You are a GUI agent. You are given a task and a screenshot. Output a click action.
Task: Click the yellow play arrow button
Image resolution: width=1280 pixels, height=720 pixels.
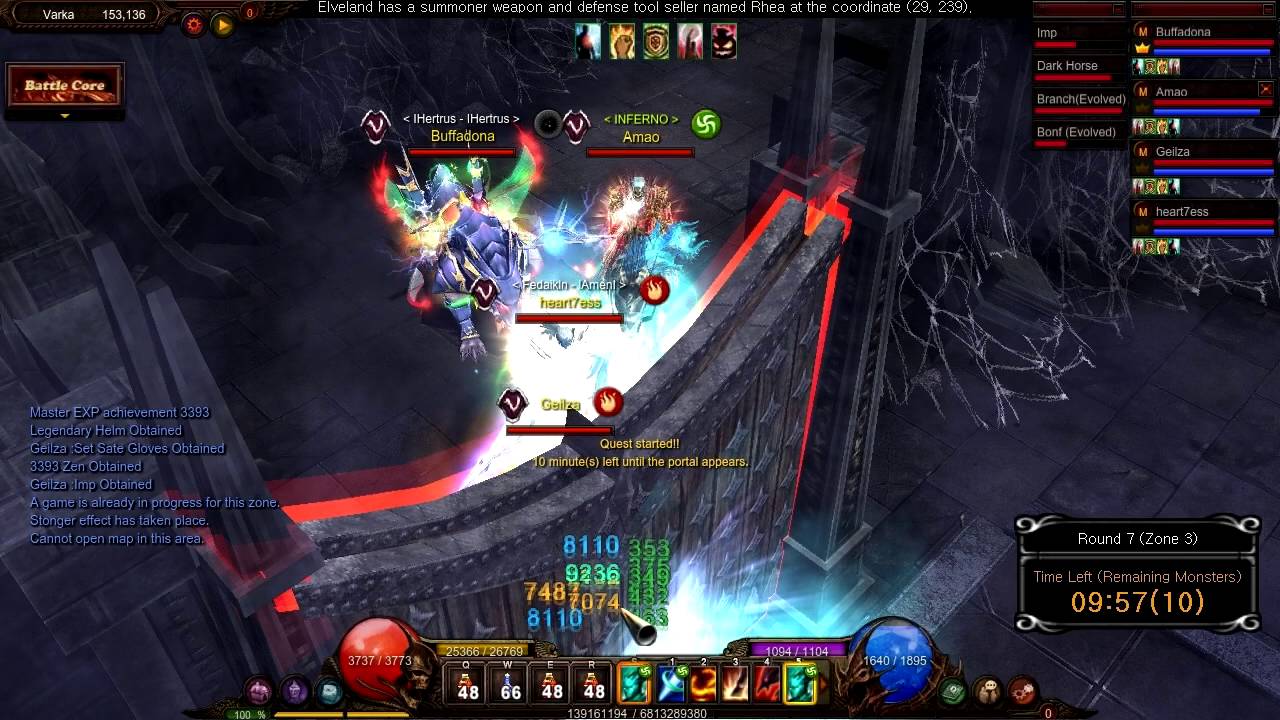[x=222, y=24]
